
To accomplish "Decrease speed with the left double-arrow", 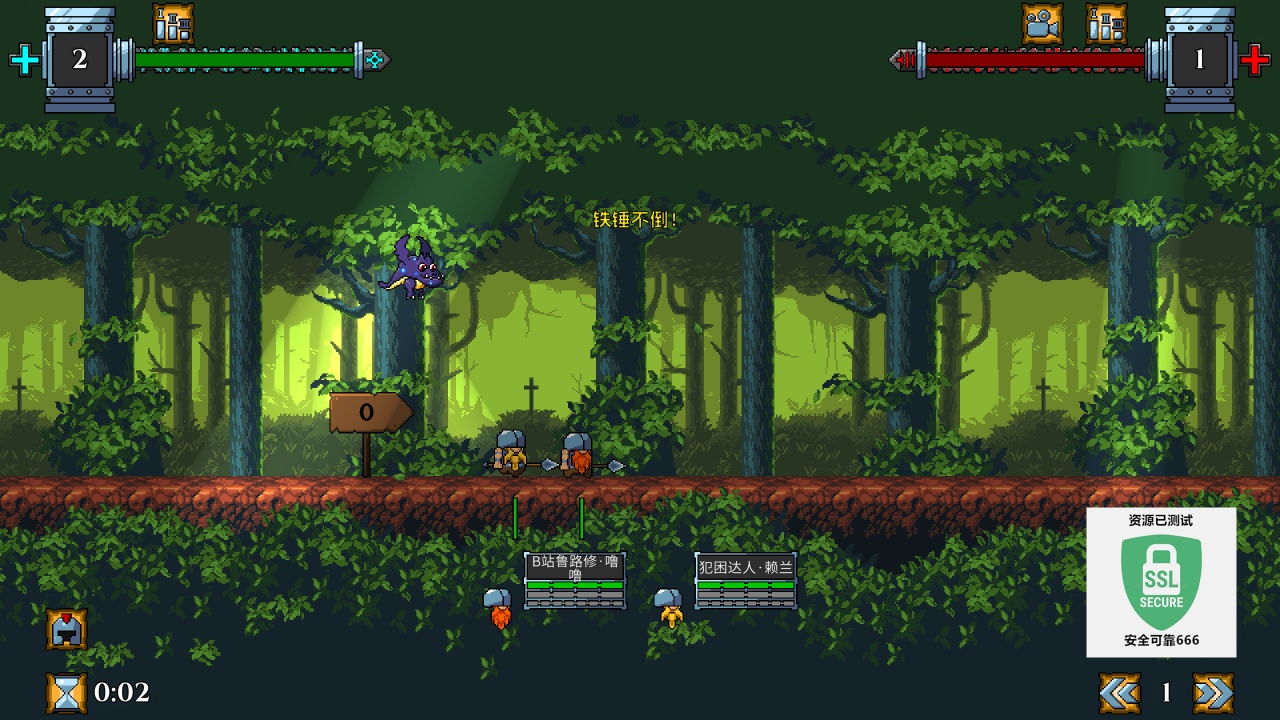I will pos(1119,692).
